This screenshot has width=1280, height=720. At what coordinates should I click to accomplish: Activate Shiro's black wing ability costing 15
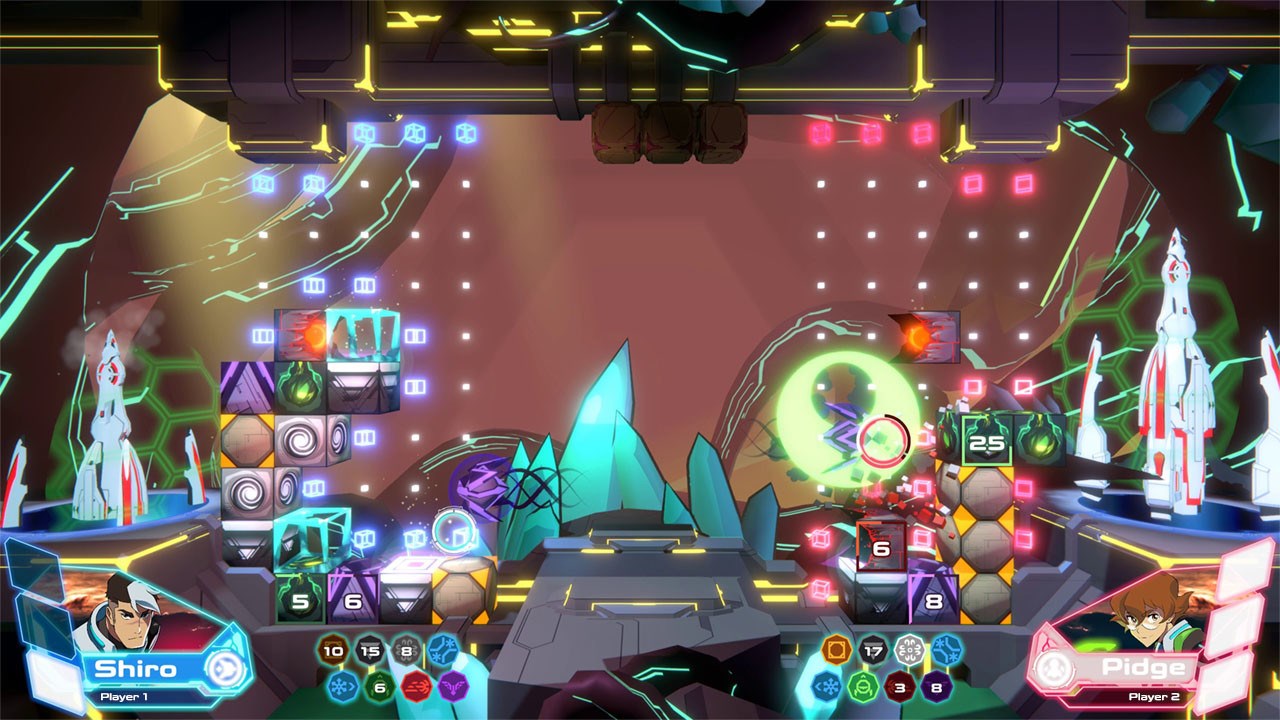(370, 650)
